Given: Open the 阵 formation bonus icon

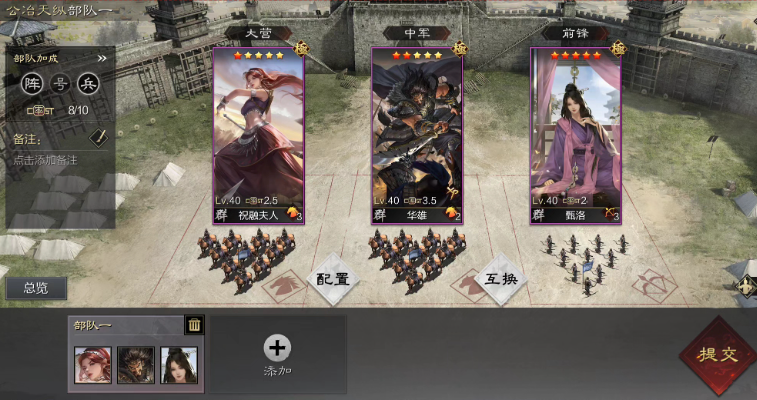Looking at the screenshot, I should [32, 83].
